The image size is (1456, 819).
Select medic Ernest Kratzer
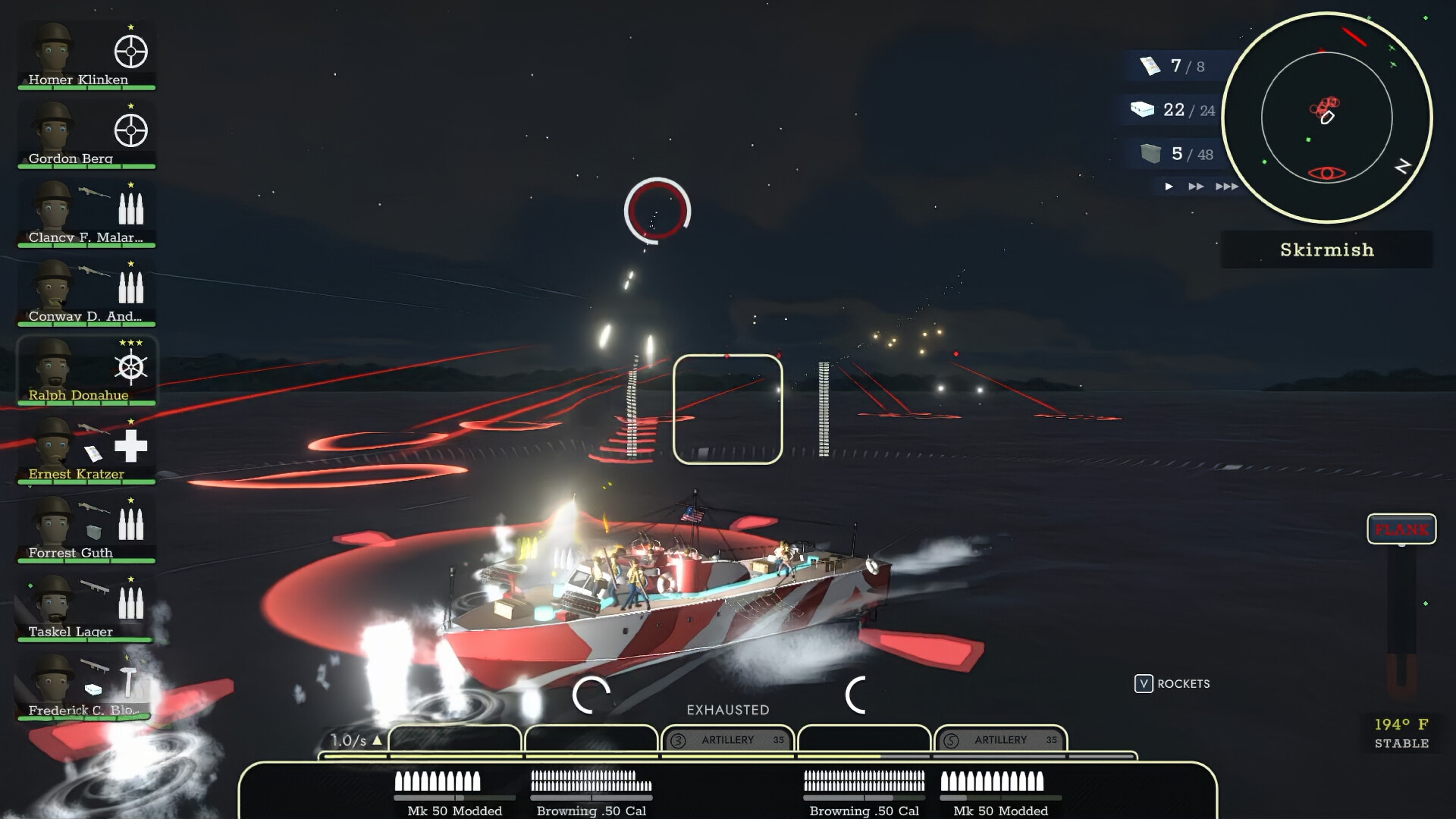click(86, 450)
